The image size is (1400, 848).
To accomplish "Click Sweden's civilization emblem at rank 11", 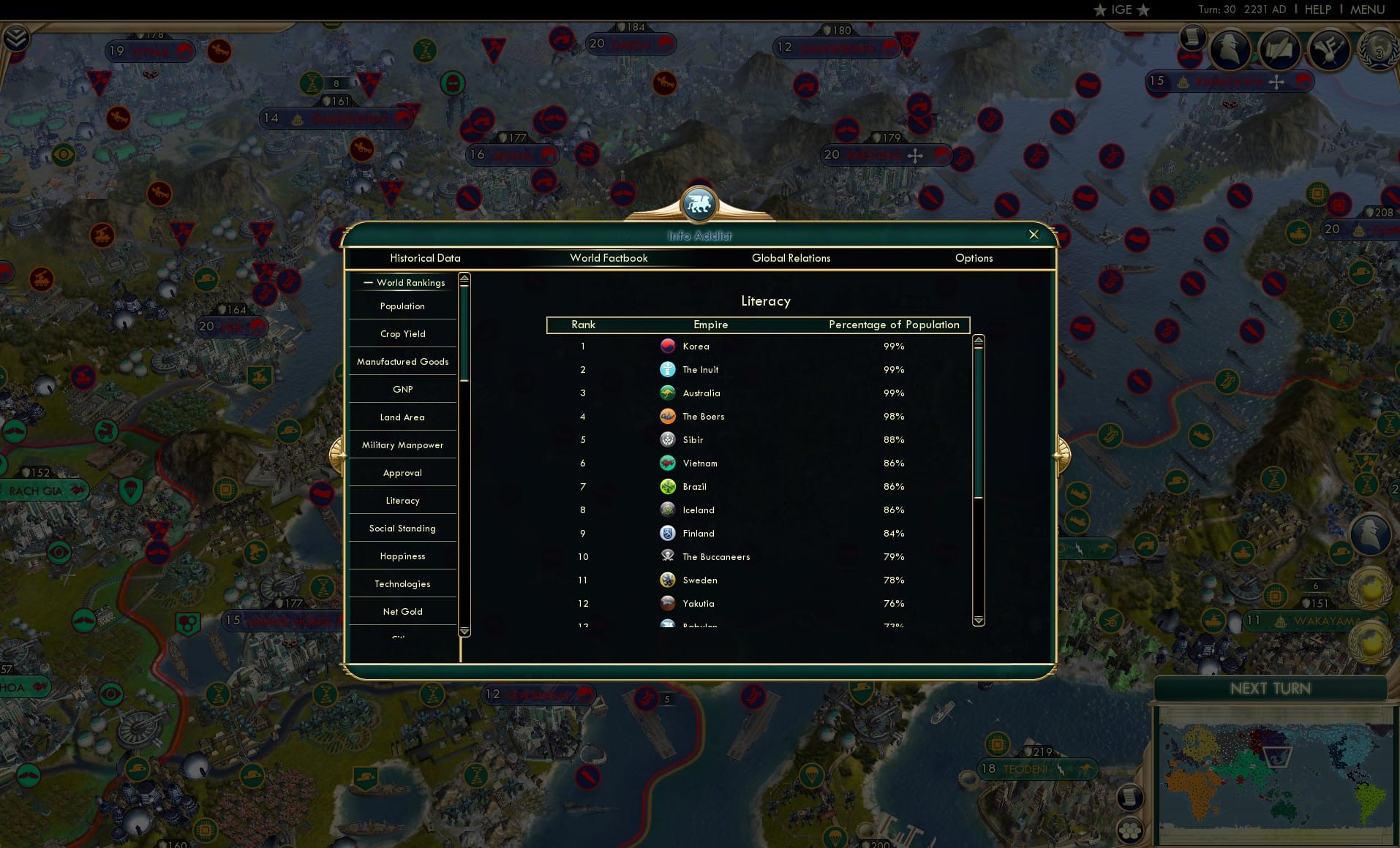I will click(668, 580).
